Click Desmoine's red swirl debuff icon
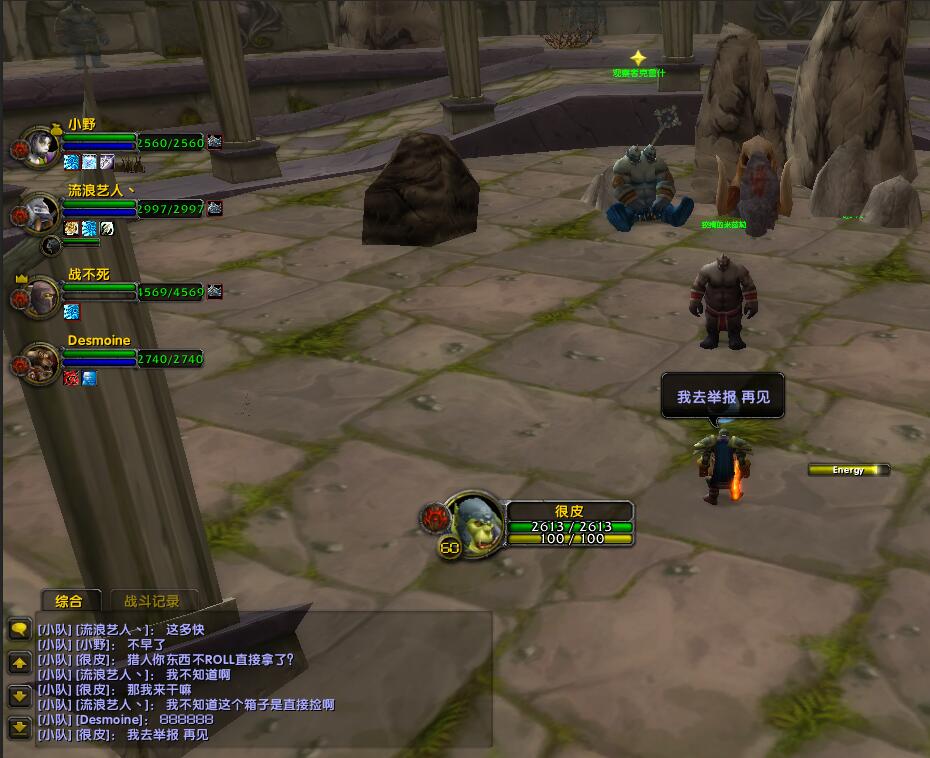The height and width of the screenshot is (758, 930). 72,378
